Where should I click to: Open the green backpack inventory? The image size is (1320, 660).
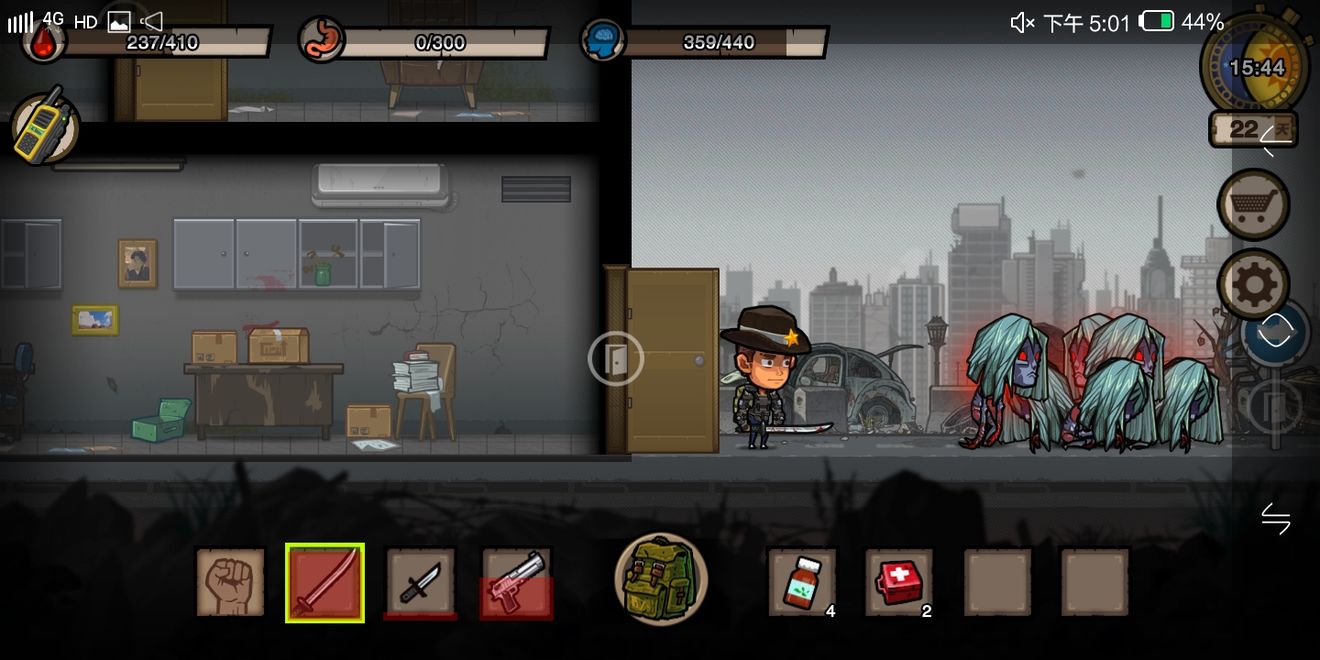[x=661, y=579]
